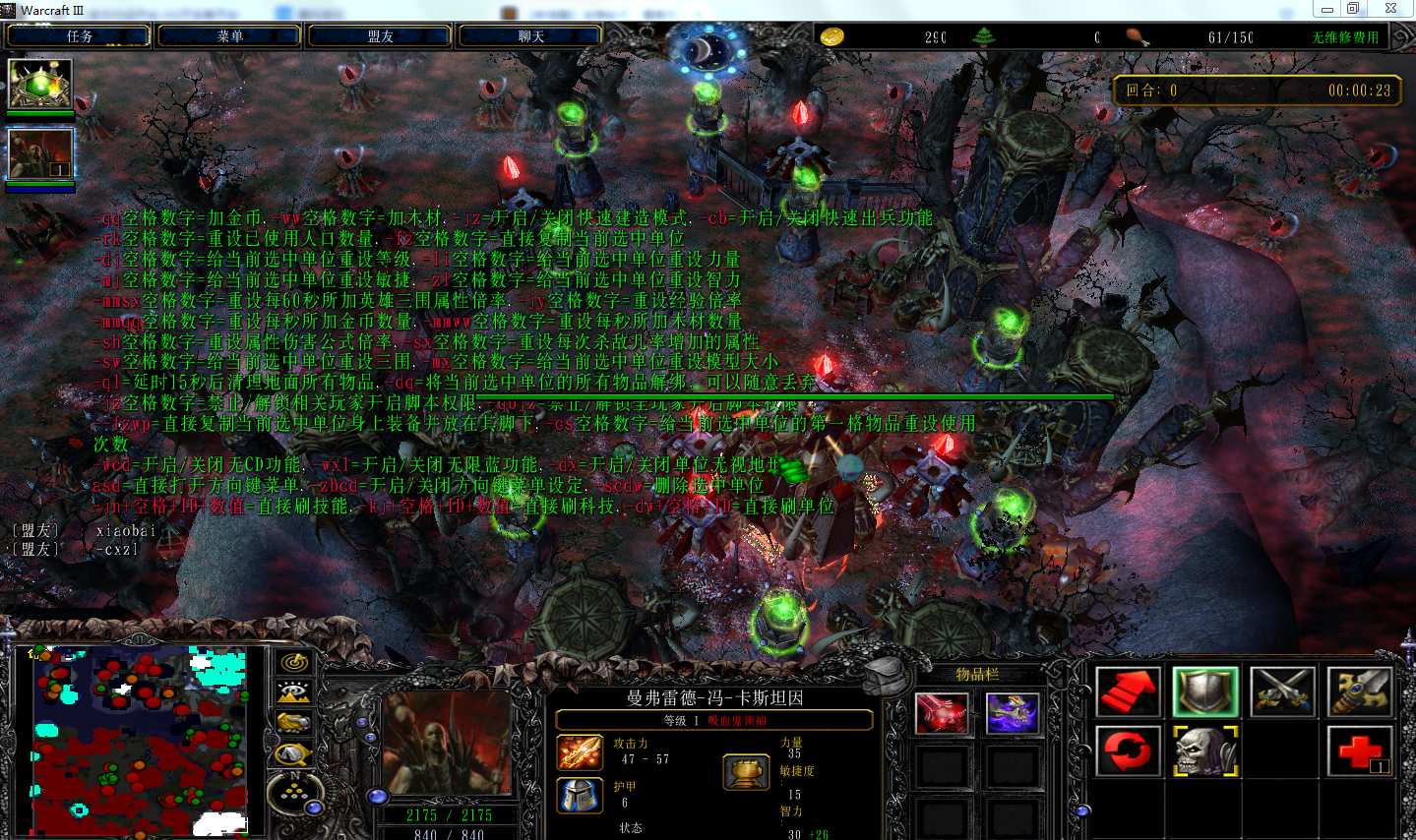Screen dimensions: 1416x840
Task: Open the 任务 quests menu
Action: pos(79,36)
